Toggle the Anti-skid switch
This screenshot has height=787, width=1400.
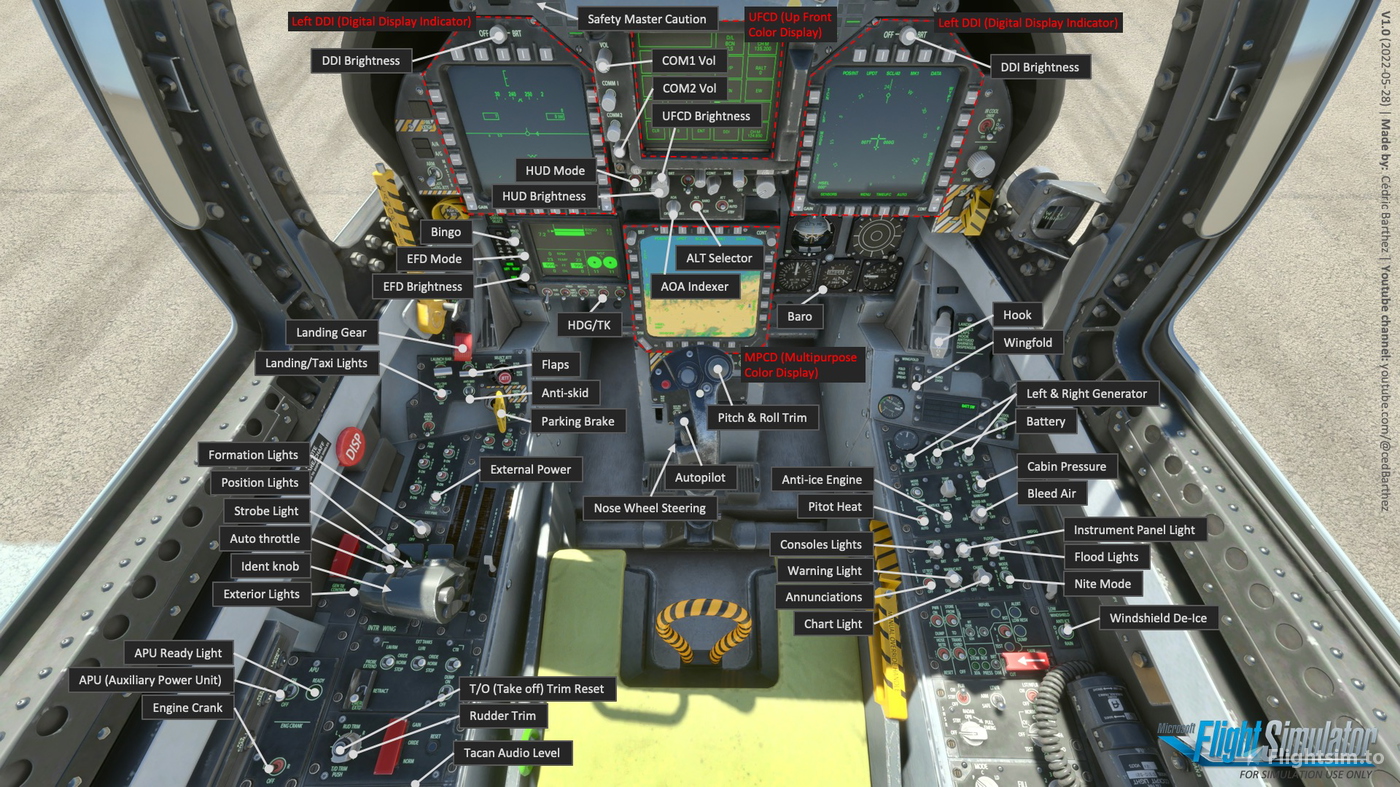pos(470,400)
